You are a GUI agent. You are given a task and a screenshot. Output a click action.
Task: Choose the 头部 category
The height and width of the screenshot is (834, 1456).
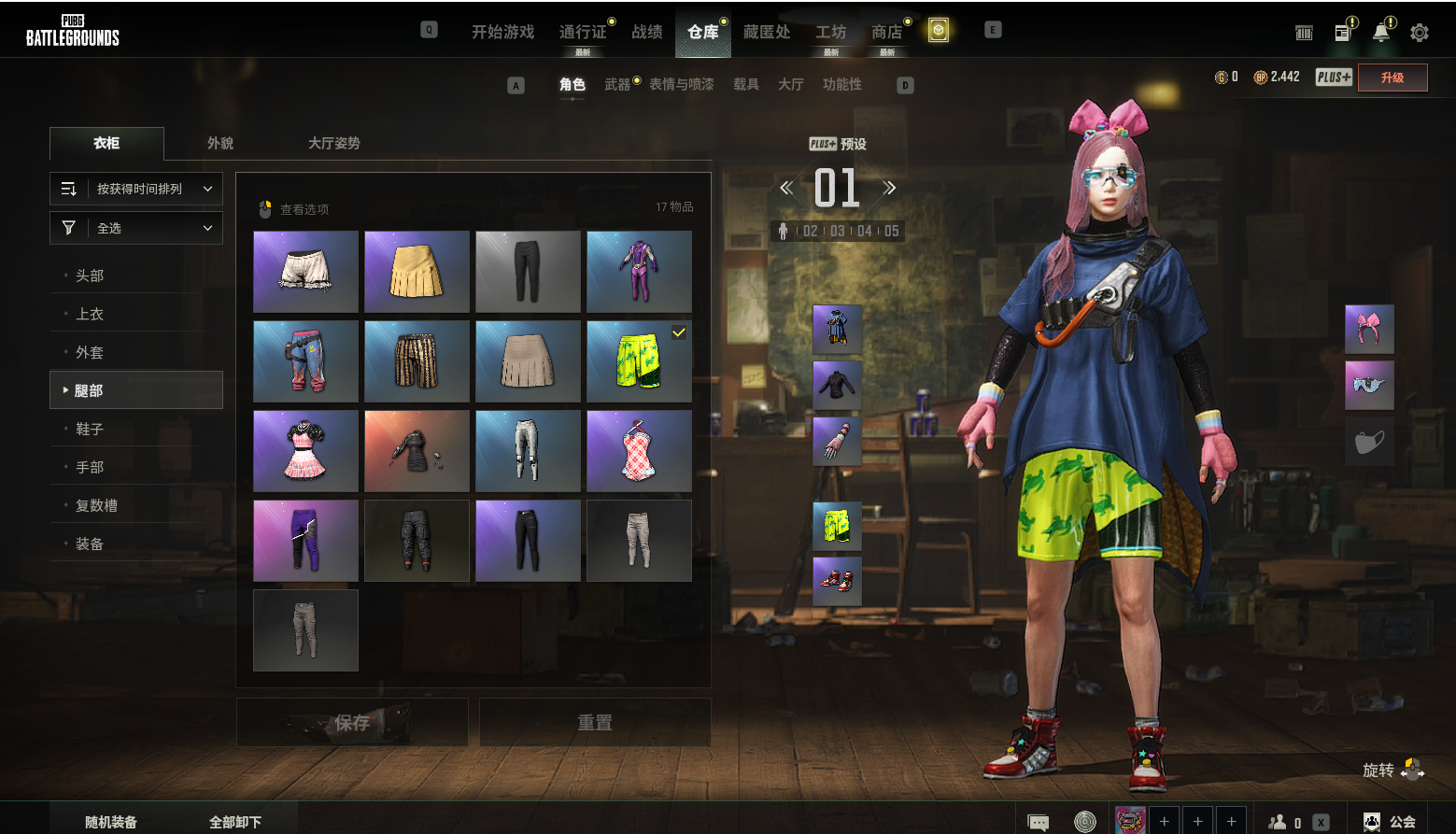pyautogui.click(x=90, y=276)
